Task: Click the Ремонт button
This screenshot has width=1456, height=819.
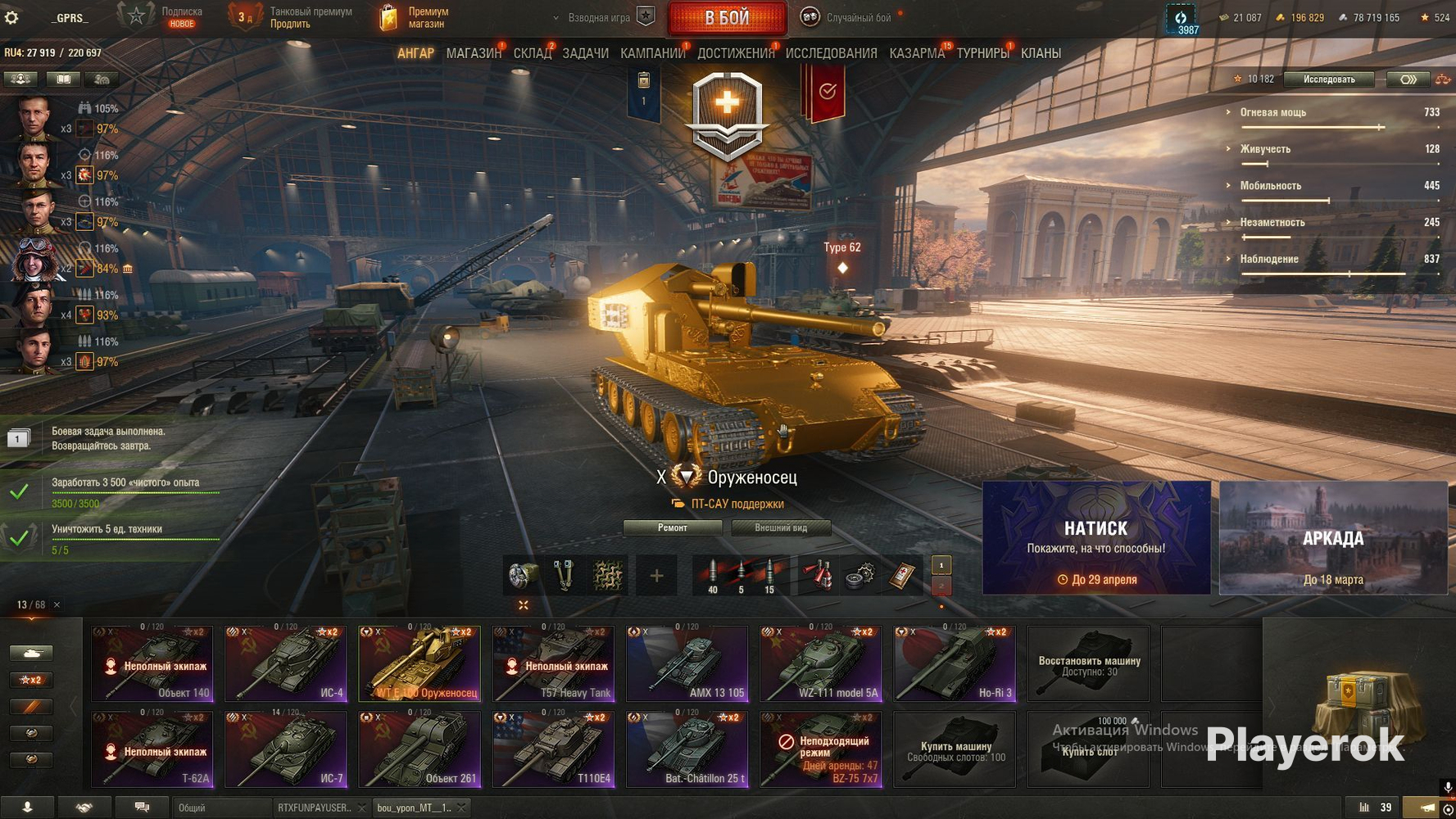Action: pyautogui.click(x=672, y=528)
